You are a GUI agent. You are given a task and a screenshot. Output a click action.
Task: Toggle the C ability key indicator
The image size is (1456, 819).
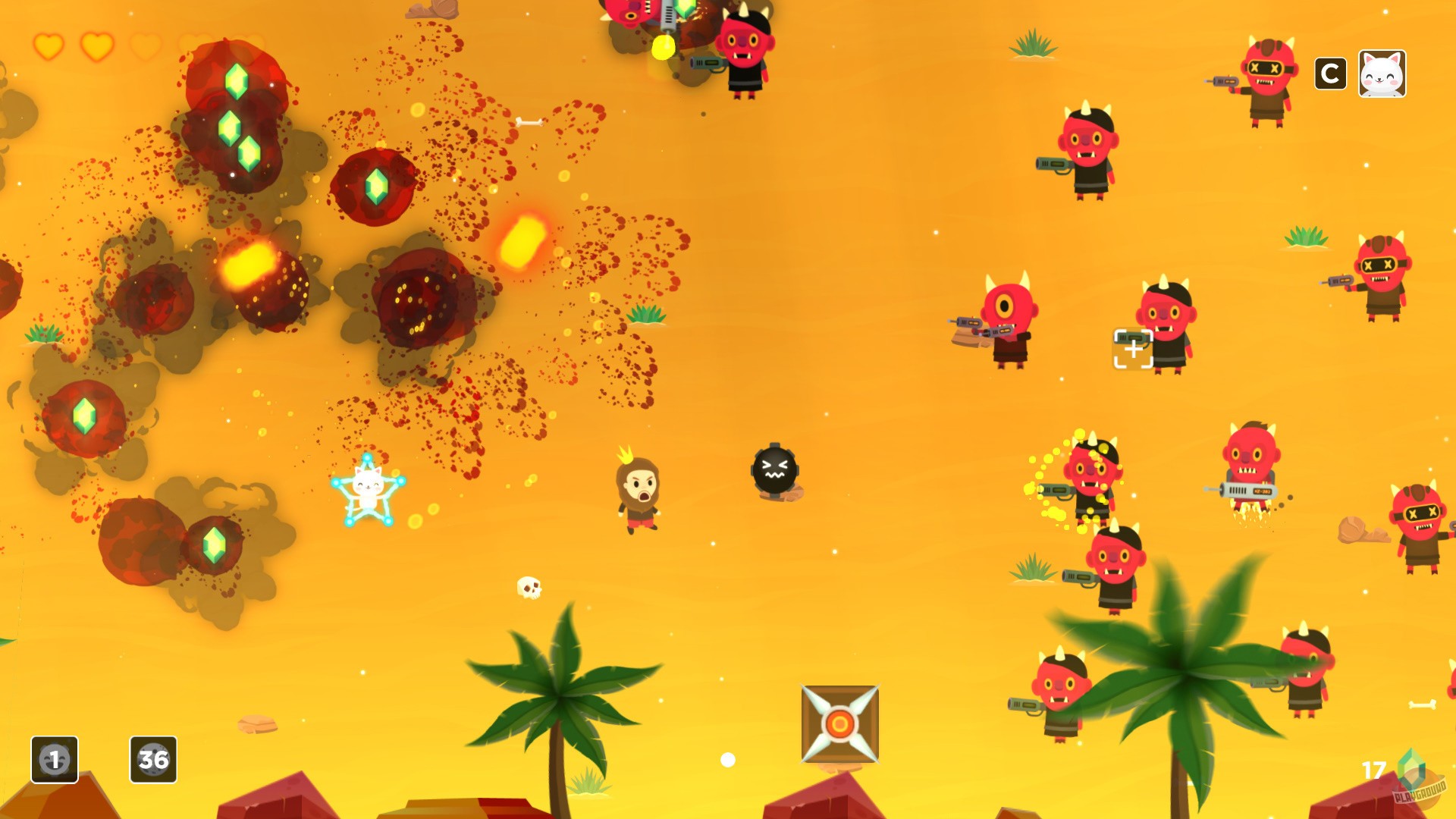click(1329, 74)
